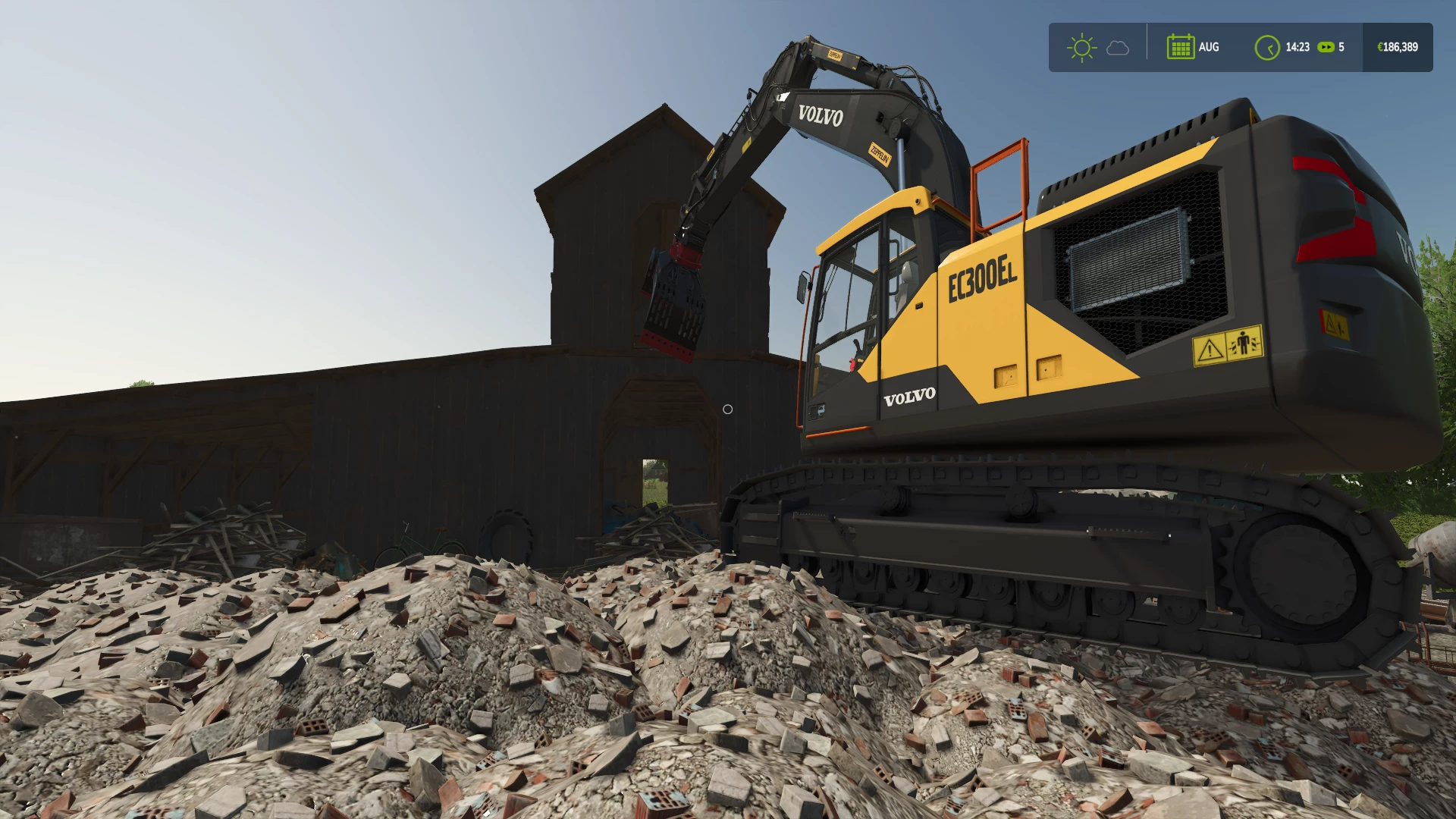
Task: Open the AUG calendar icon
Action: coord(1182,47)
